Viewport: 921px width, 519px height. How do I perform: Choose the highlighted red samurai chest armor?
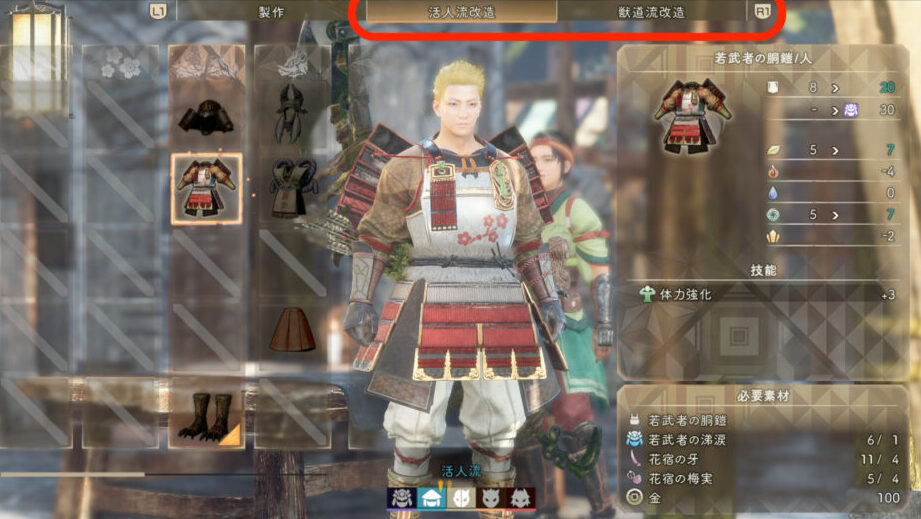tap(206, 189)
